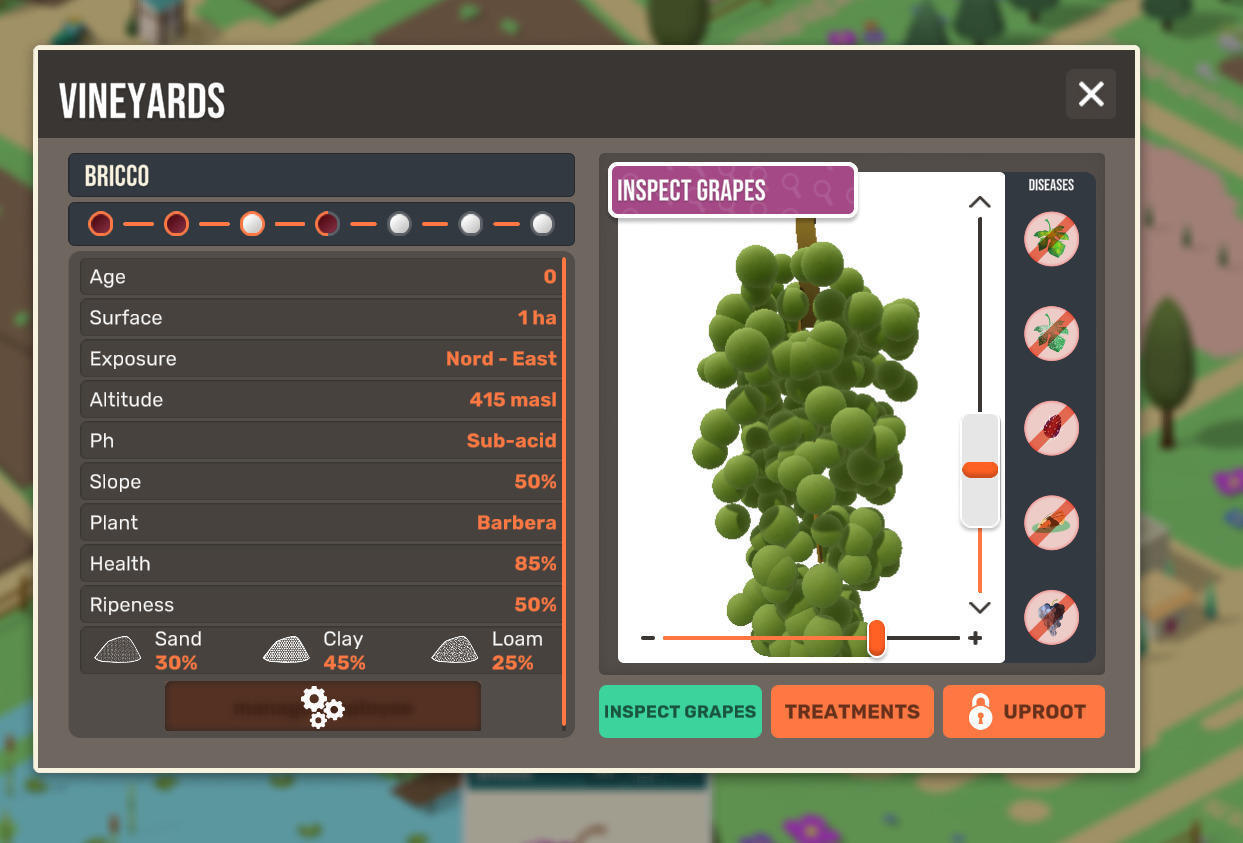This screenshot has width=1243, height=843.
Task: Click the Bricco vineyard name bar
Action: coord(321,176)
